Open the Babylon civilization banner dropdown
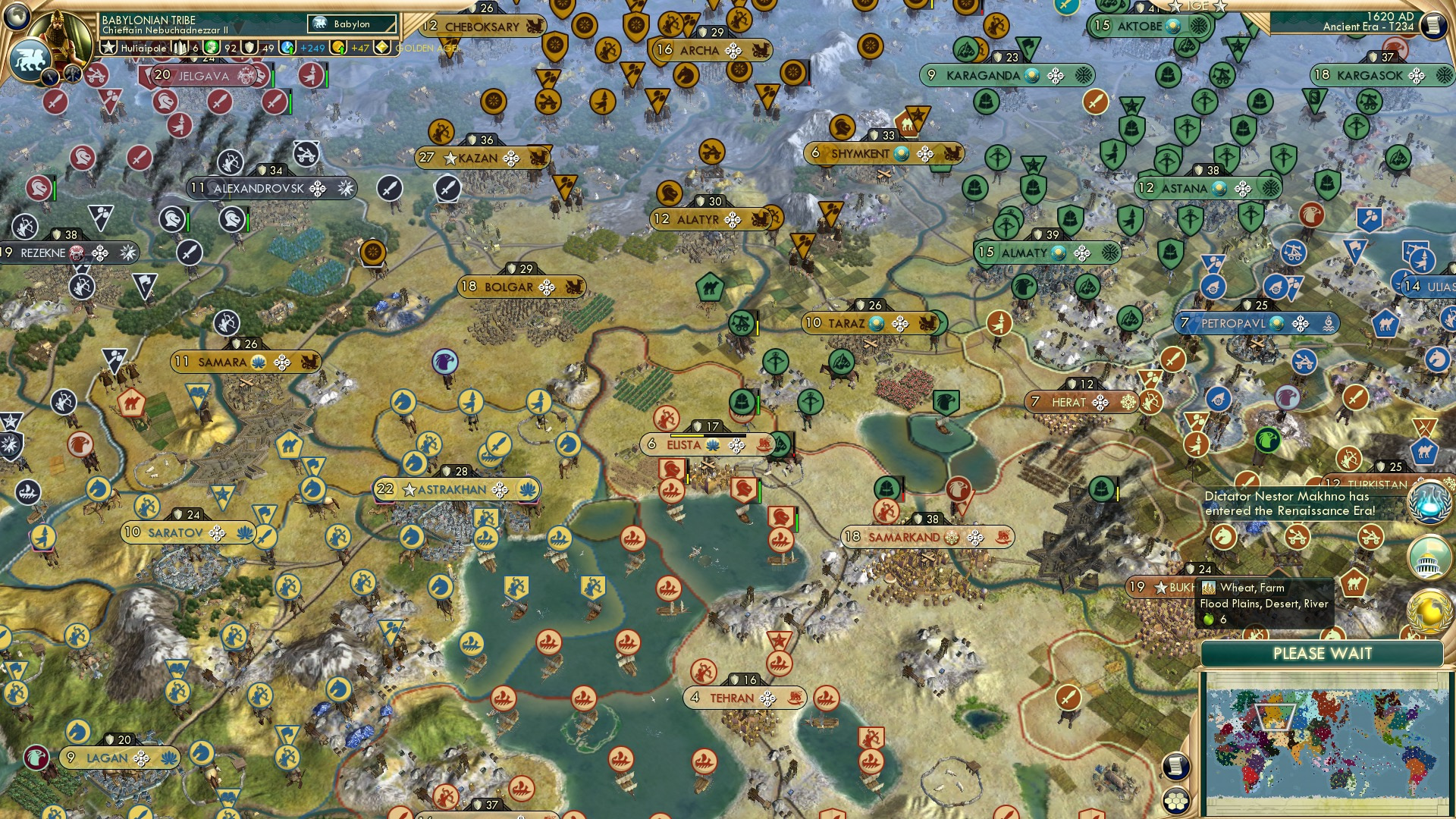Screen dimensions: 1456x819 (x=350, y=24)
